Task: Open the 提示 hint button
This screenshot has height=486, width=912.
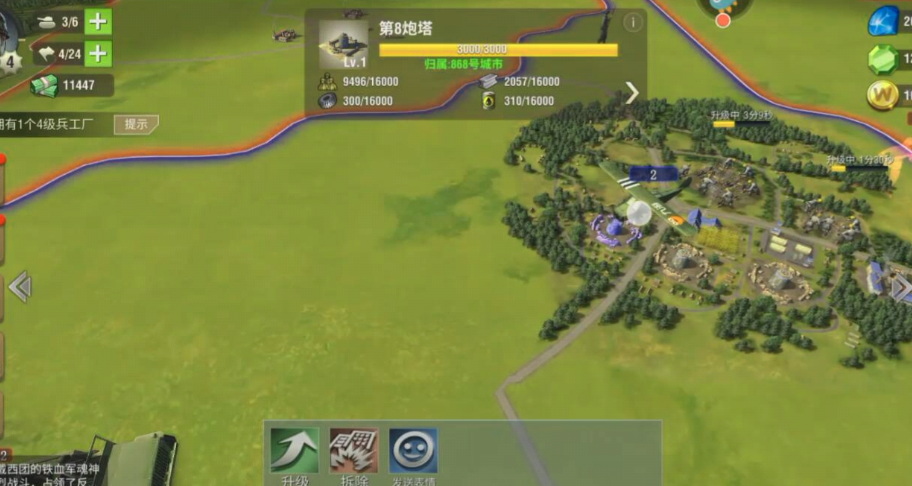Action: 136,124
